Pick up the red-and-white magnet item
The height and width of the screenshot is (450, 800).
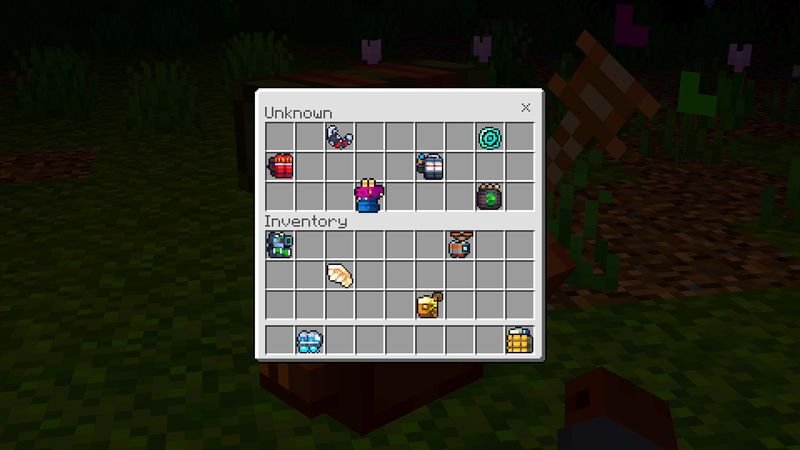click(340, 136)
